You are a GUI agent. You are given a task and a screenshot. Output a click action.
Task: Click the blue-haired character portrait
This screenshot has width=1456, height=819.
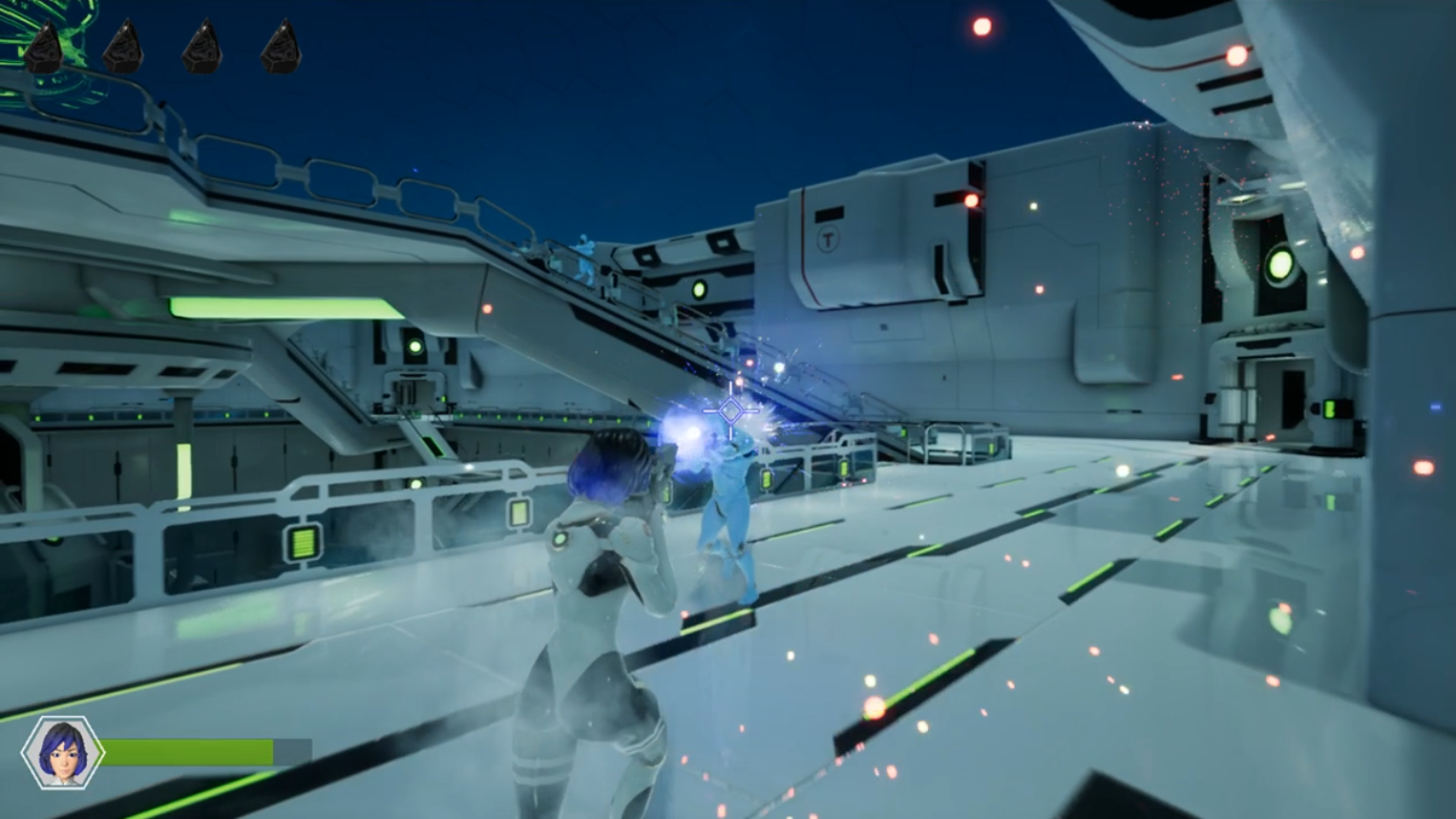[x=62, y=752]
